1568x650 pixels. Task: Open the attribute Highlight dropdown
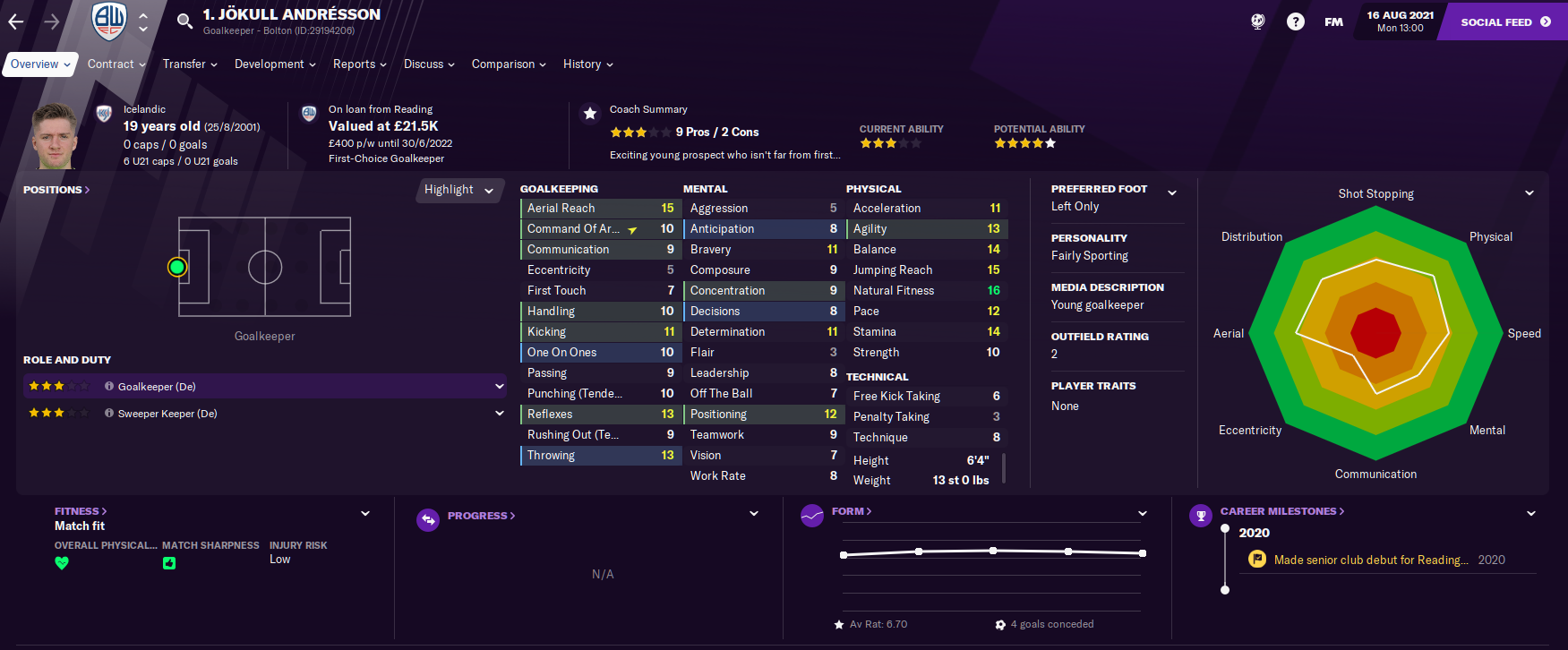[459, 190]
